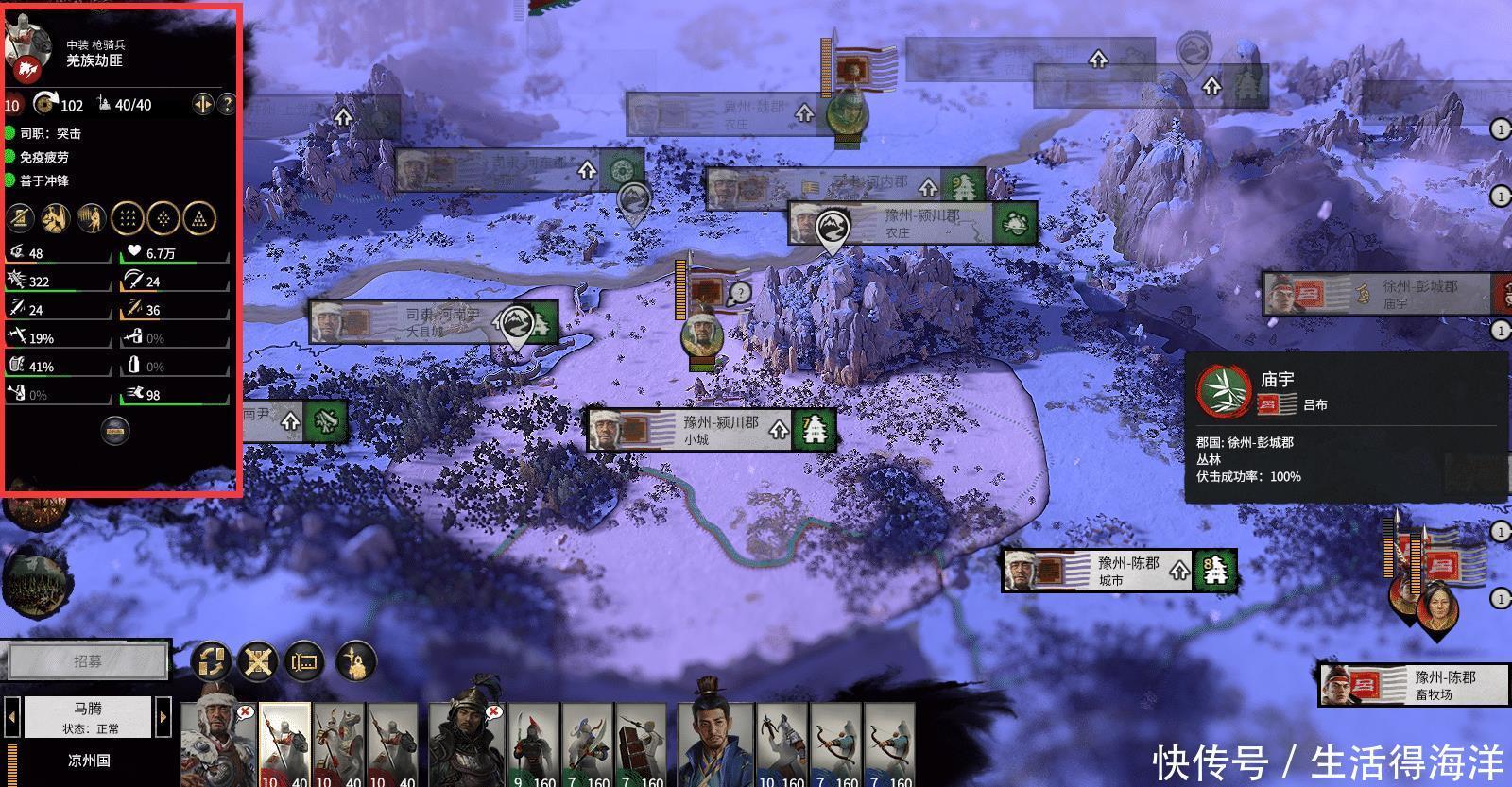Click the swap-arrows replace unit button

211,661
